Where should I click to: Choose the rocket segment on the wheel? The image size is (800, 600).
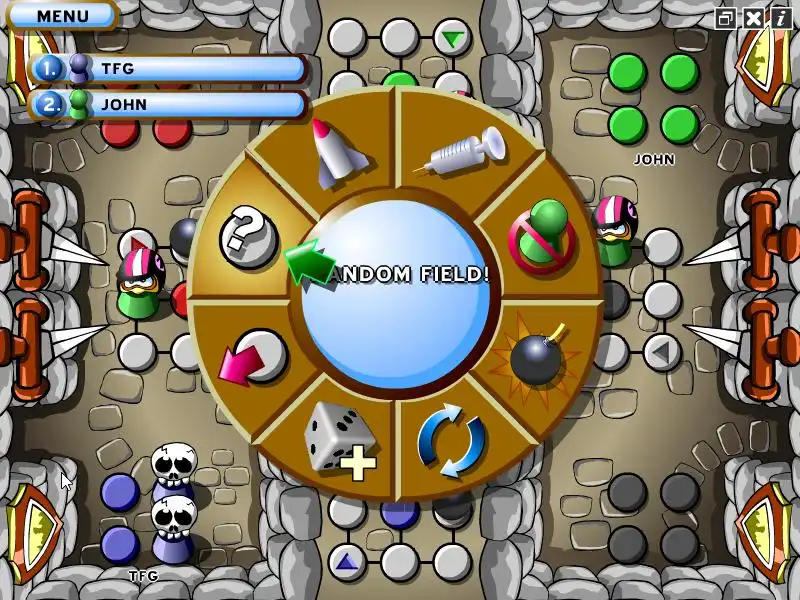(x=338, y=152)
